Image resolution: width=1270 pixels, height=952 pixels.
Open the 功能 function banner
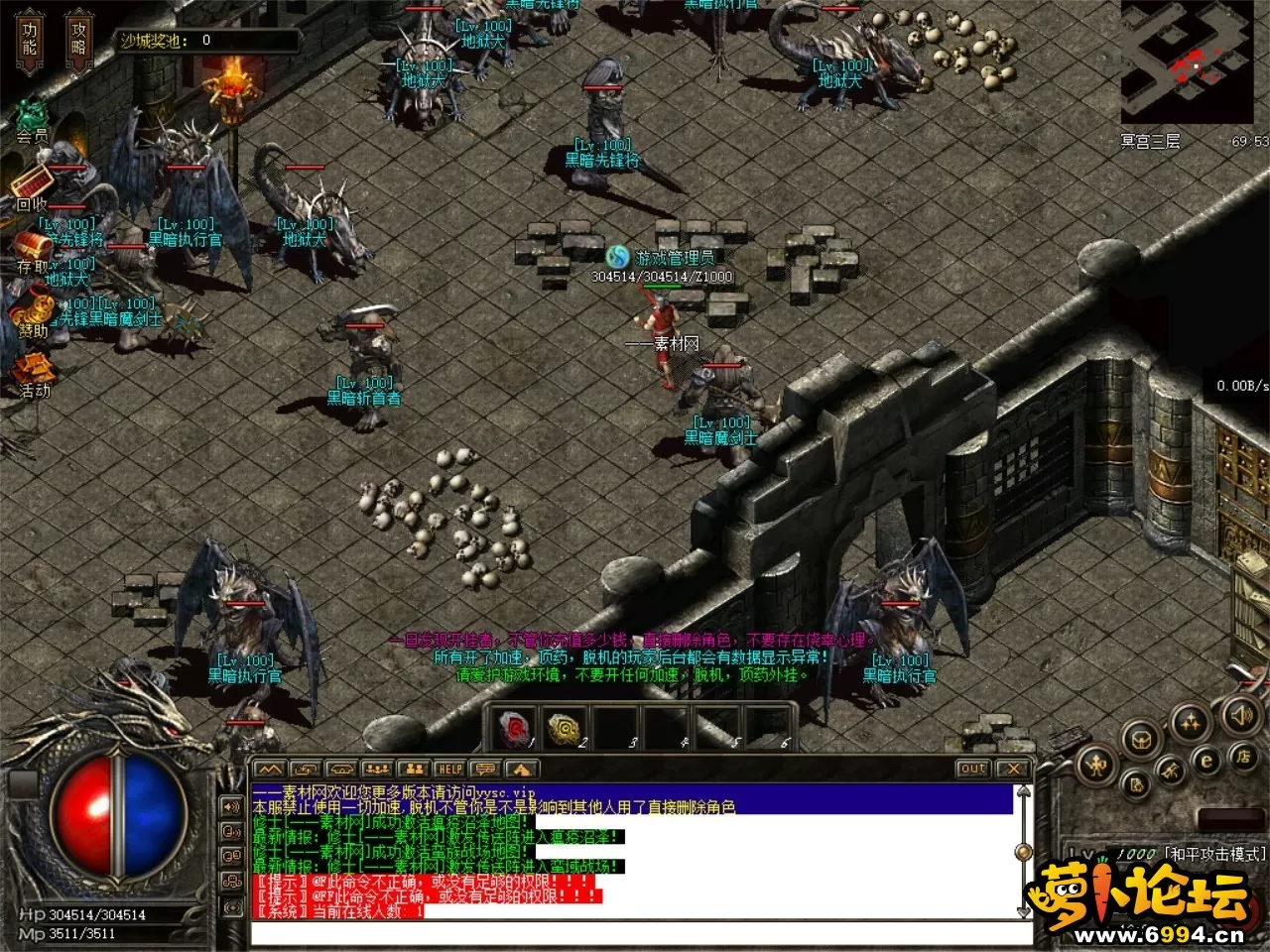point(30,42)
